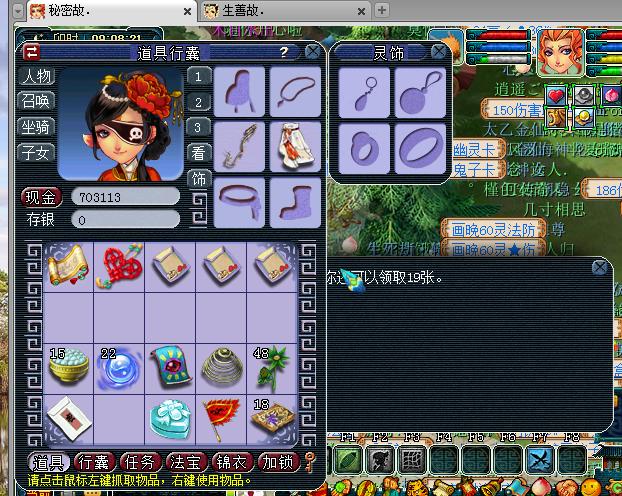Select the blue swirling orb stack

point(118,368)
